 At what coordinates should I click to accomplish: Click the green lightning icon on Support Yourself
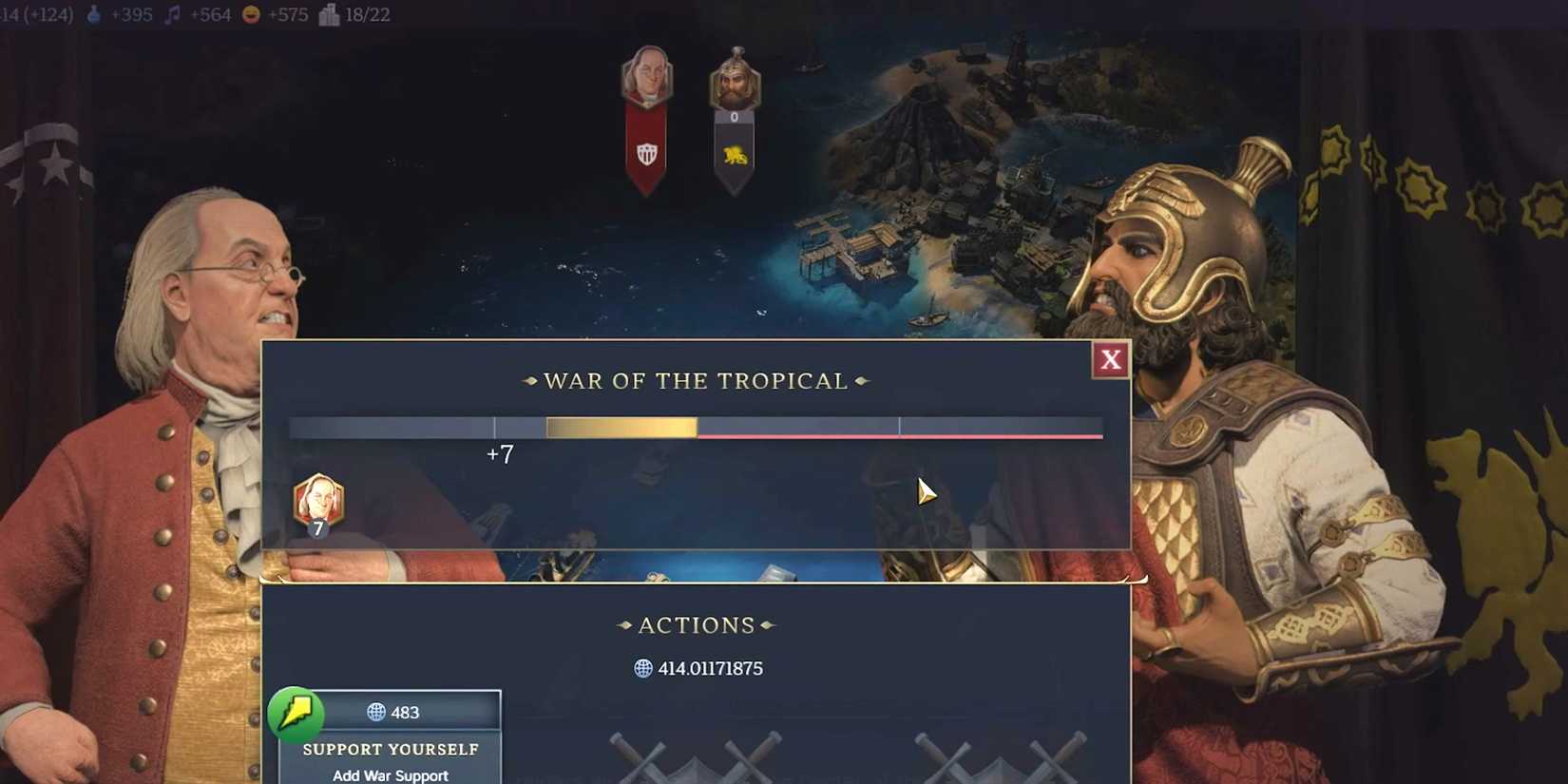coord(297,715)
